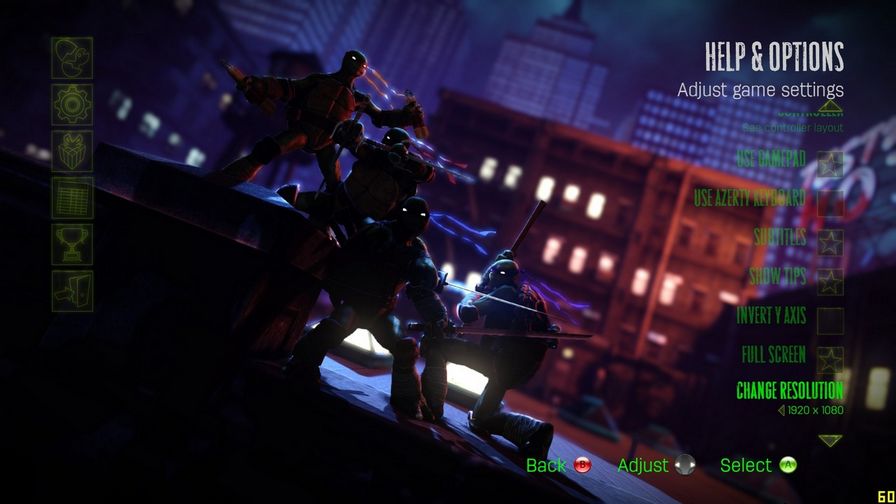Screen dimensions: 896x504
Task: Go back using the Back label
Action: click(546, 465)
